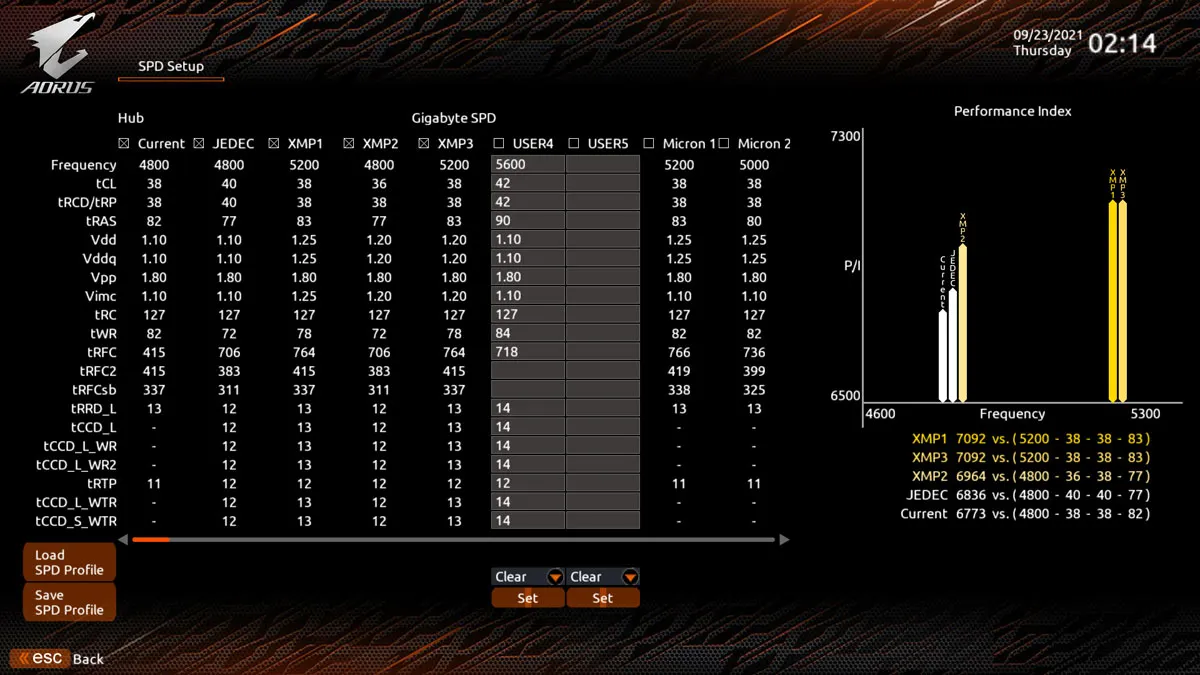1200x675 pixels.
Task: Select the SPD Setup tab
Action: 171,67
